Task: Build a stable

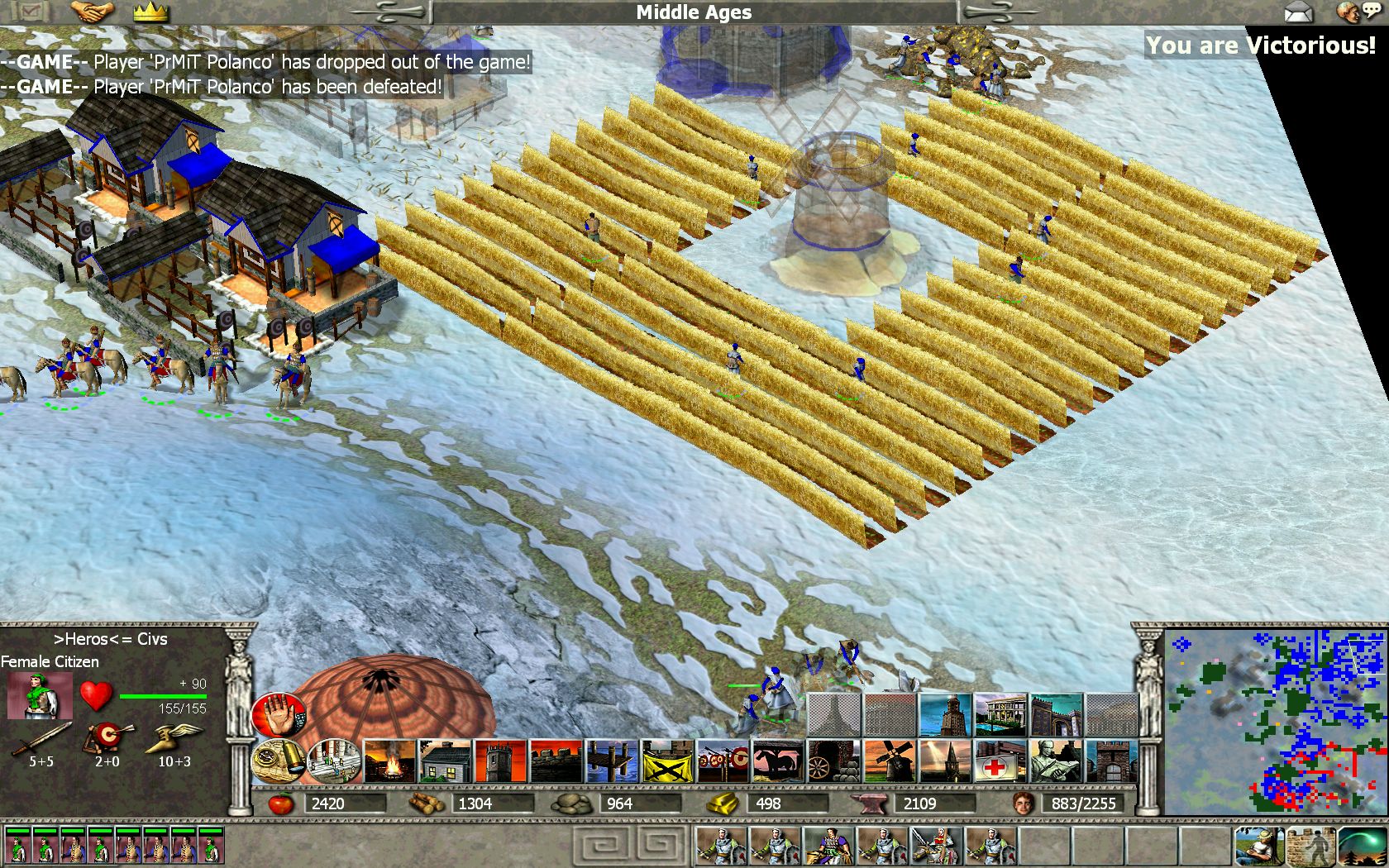Action: (x=778, y=761)
